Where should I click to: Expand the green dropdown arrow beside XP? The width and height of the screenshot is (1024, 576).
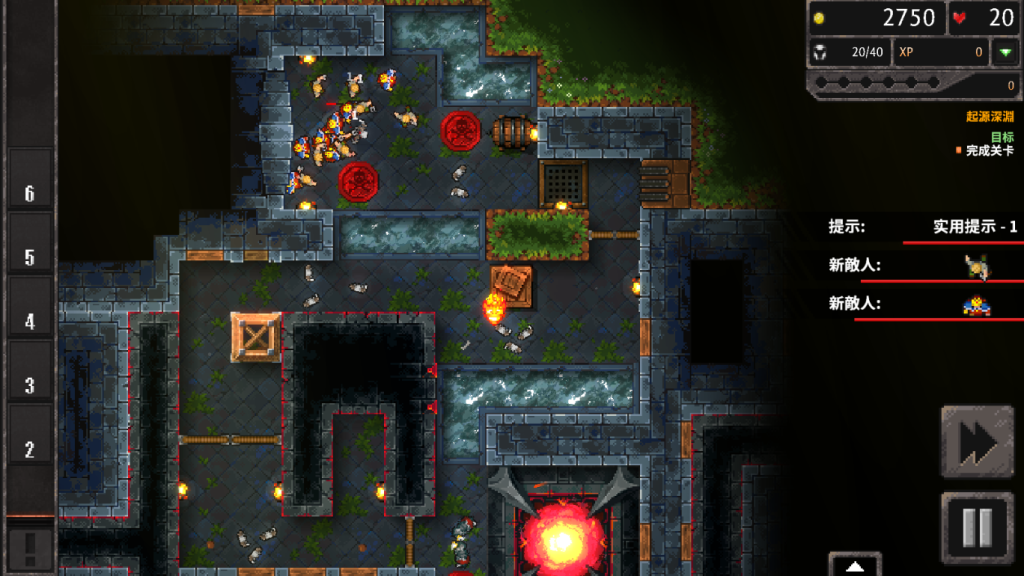[x=1004, y=53]
